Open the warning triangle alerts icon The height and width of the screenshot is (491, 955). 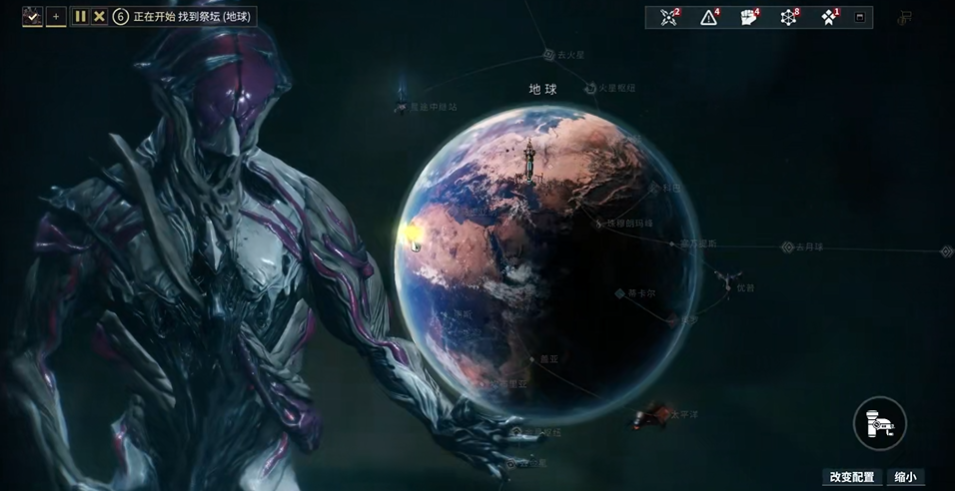709,17
